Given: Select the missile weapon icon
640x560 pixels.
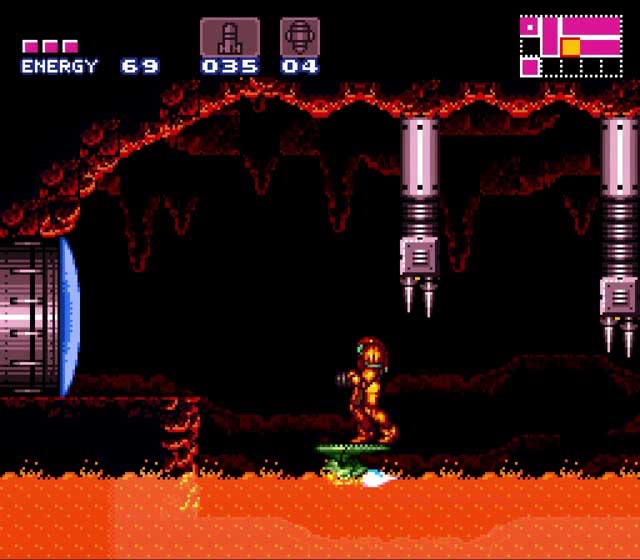Looking at the screenshot, I should tap(229, 37).
